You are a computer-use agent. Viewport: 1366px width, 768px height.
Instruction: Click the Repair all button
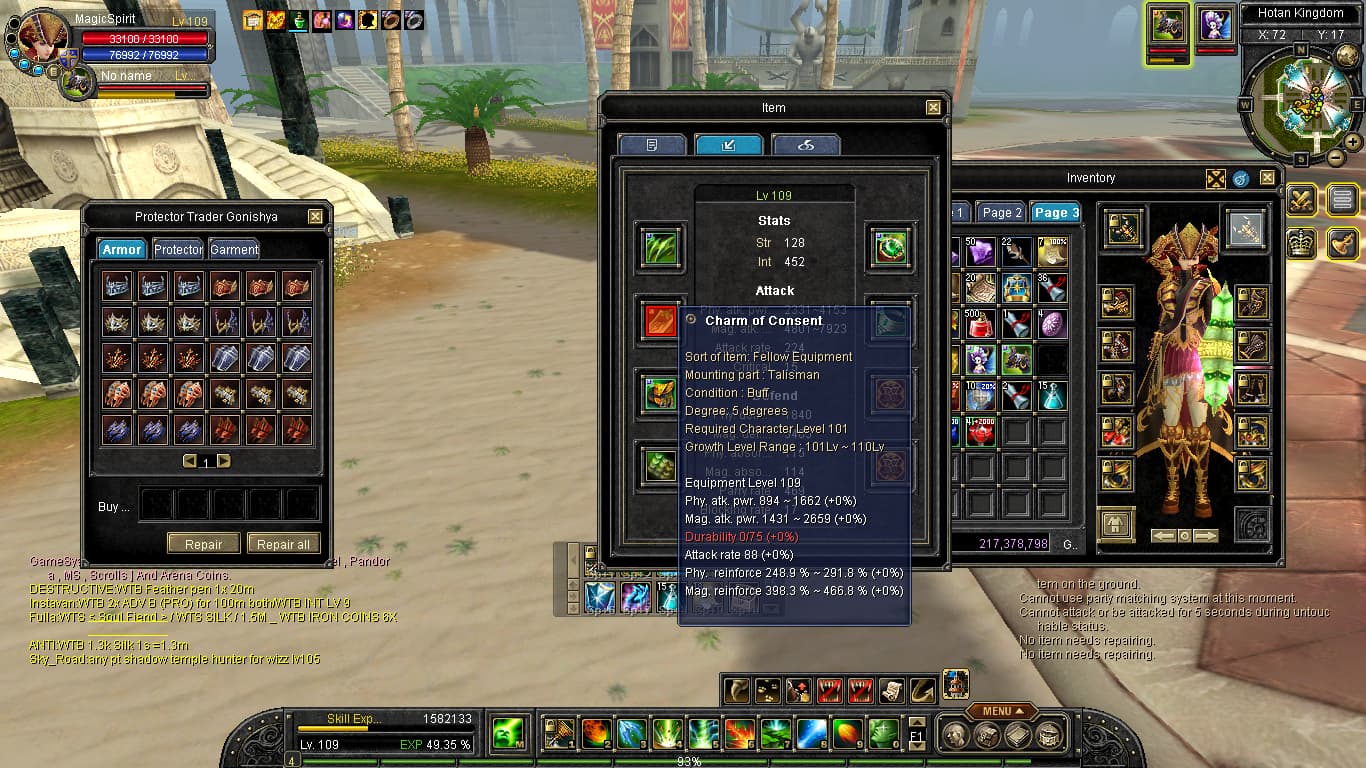point(283,544)
